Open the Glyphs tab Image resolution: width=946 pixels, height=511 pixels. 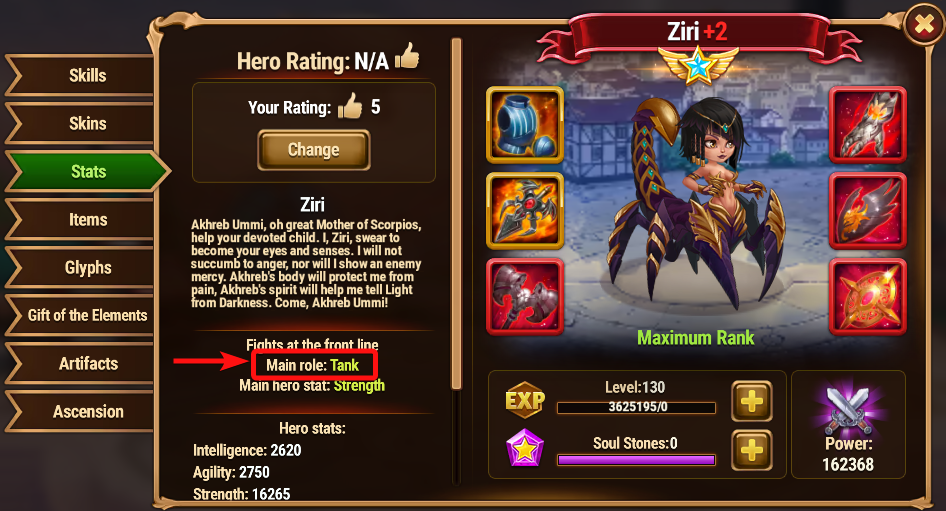point(87,268)
